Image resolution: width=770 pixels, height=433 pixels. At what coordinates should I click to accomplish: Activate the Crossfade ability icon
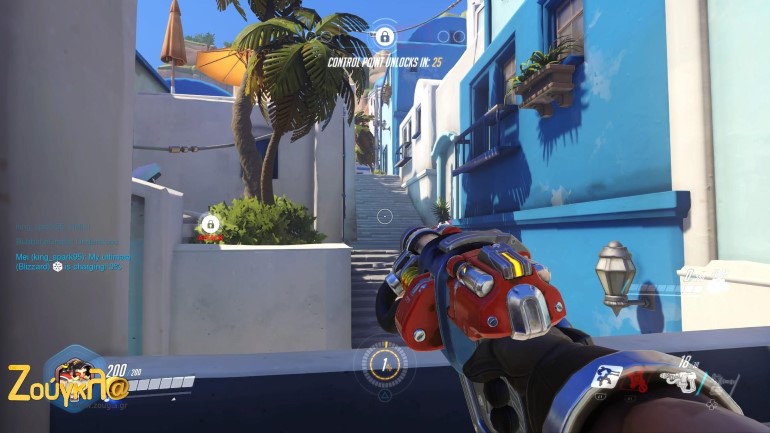point(607,377)
